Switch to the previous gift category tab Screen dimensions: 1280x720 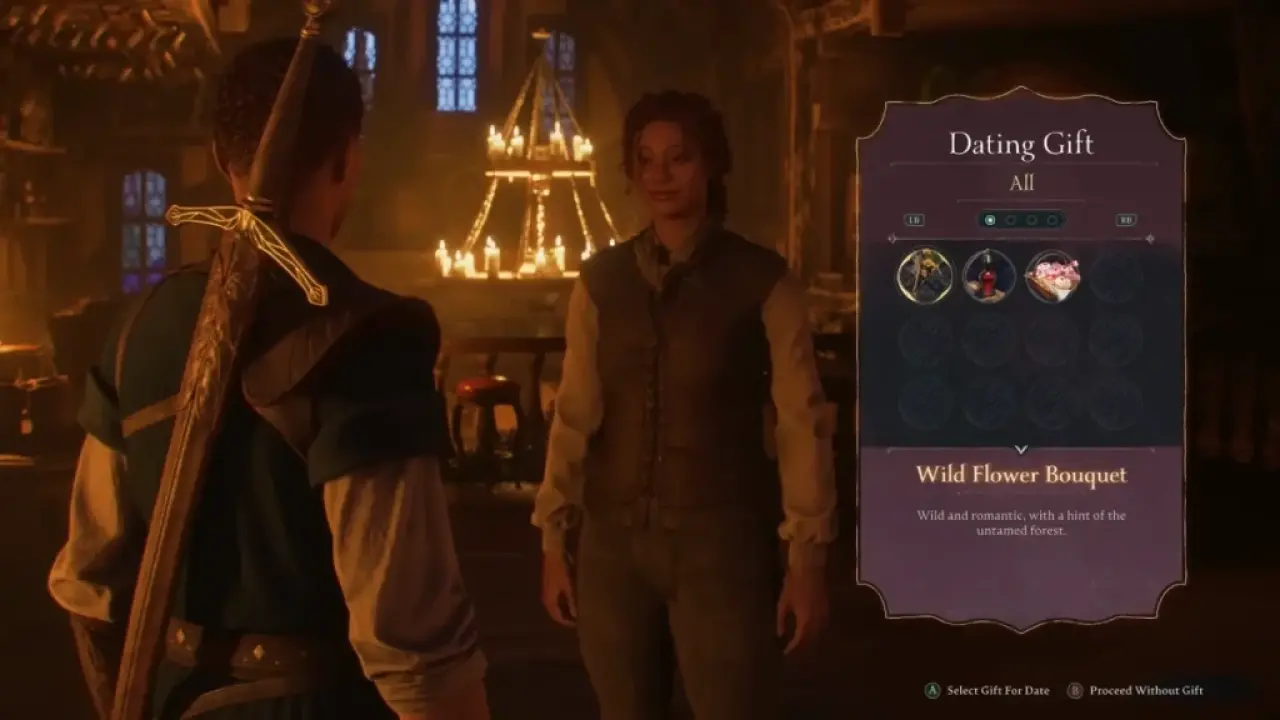914,220
